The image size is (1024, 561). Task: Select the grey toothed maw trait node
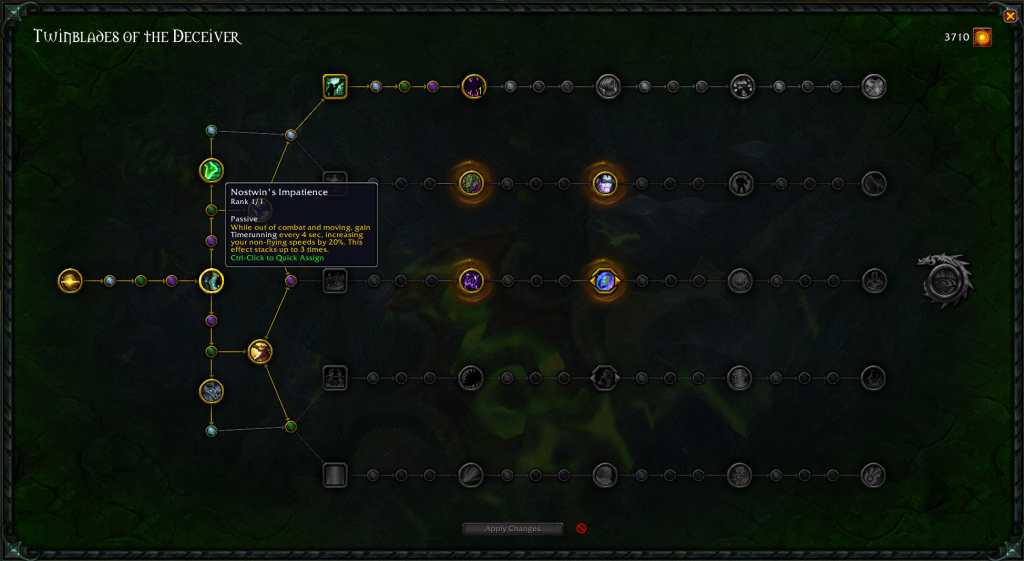click(x=471, y=378)
